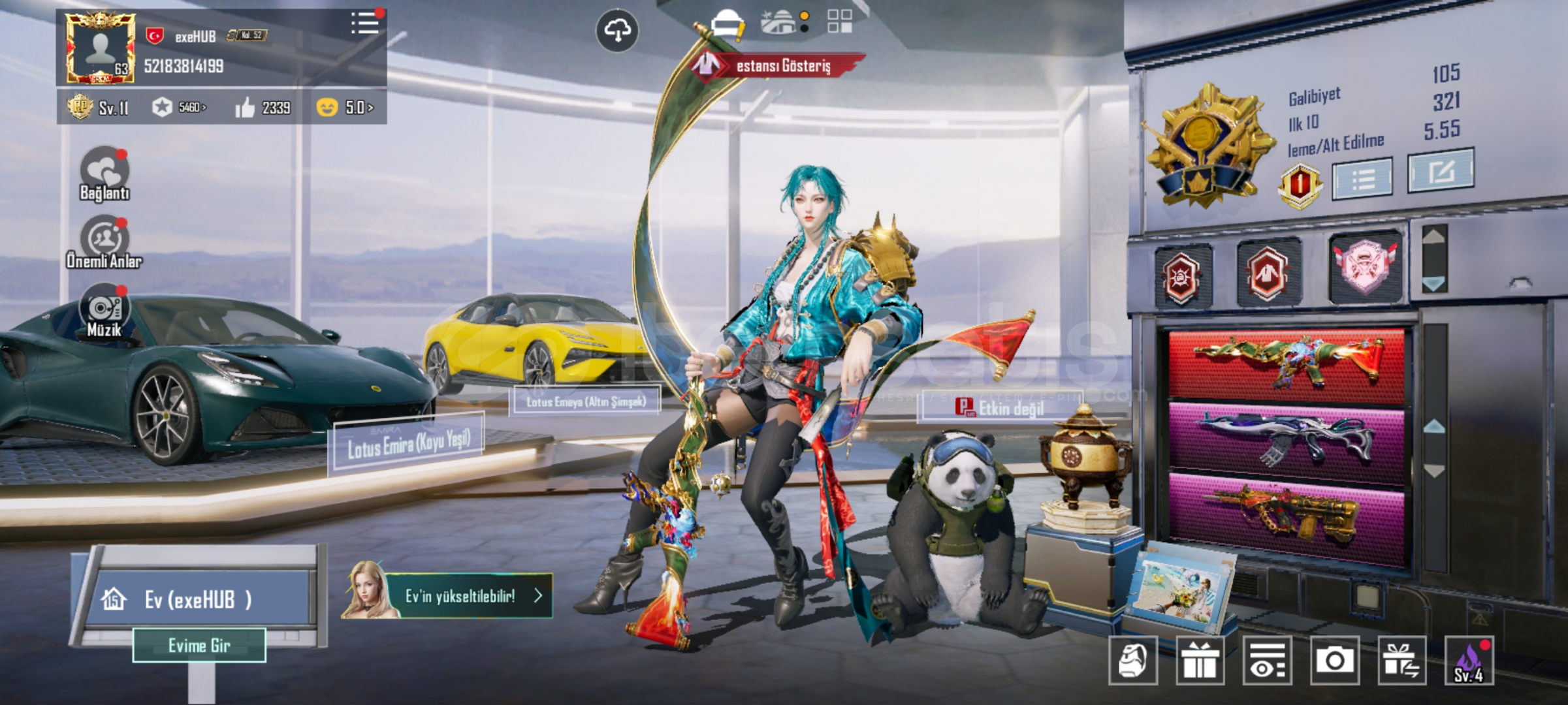Select the silver-purple weapon skin slot

point(1287,441)
